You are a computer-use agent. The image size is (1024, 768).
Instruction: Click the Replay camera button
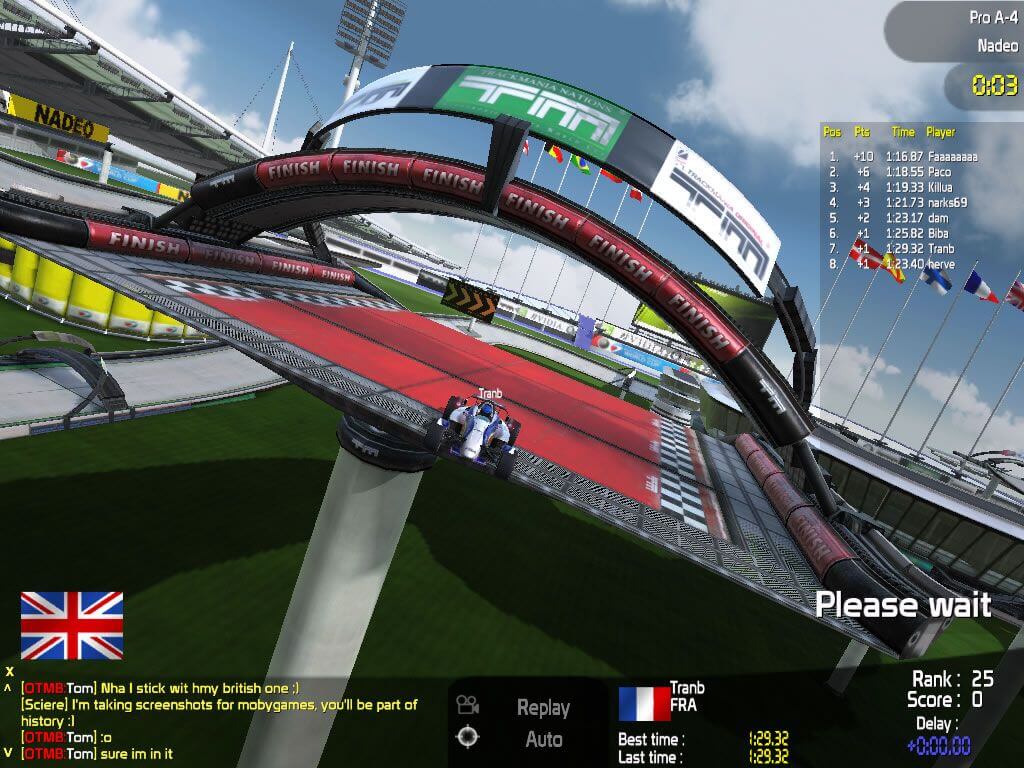(x=542, y=707)
